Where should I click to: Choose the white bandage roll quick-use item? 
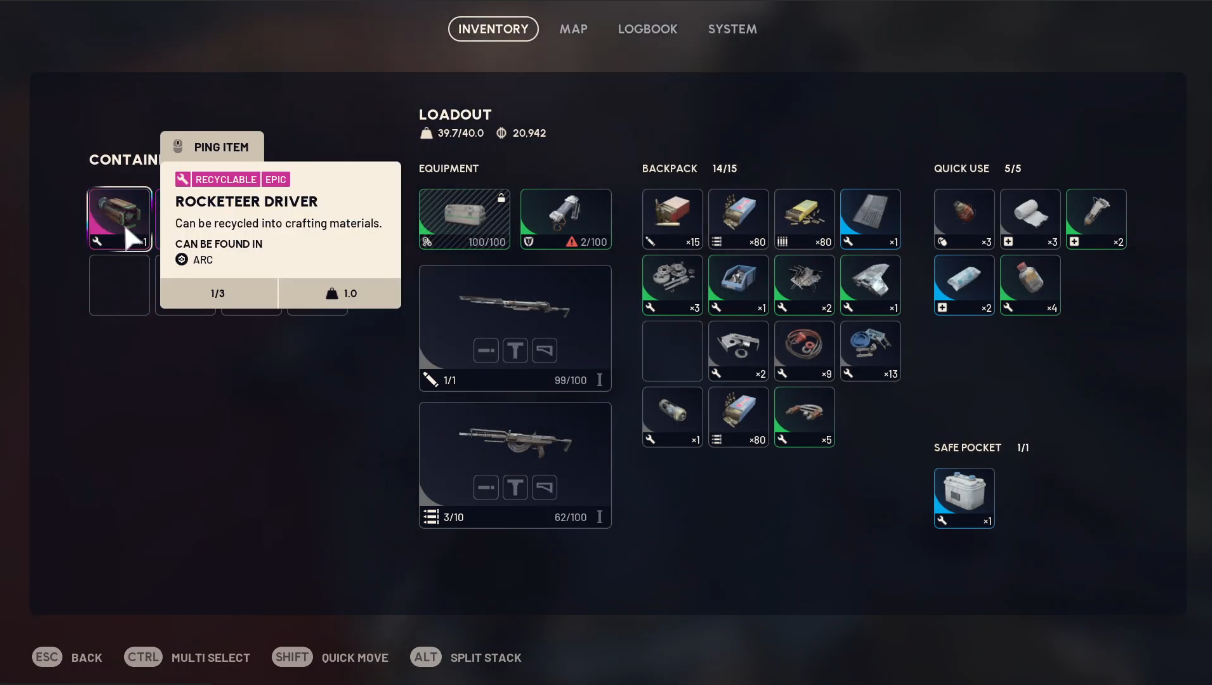pyautogui.click(x=1030, y=219)
